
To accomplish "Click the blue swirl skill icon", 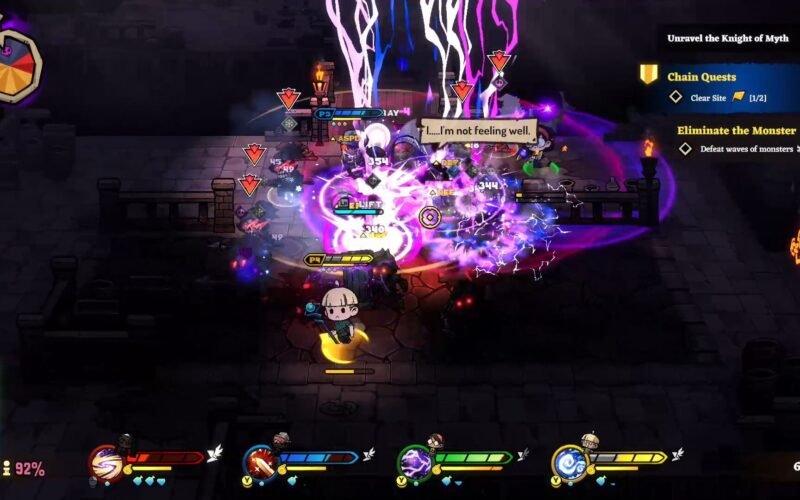I will pyautogui.click(x=569, y=463).
